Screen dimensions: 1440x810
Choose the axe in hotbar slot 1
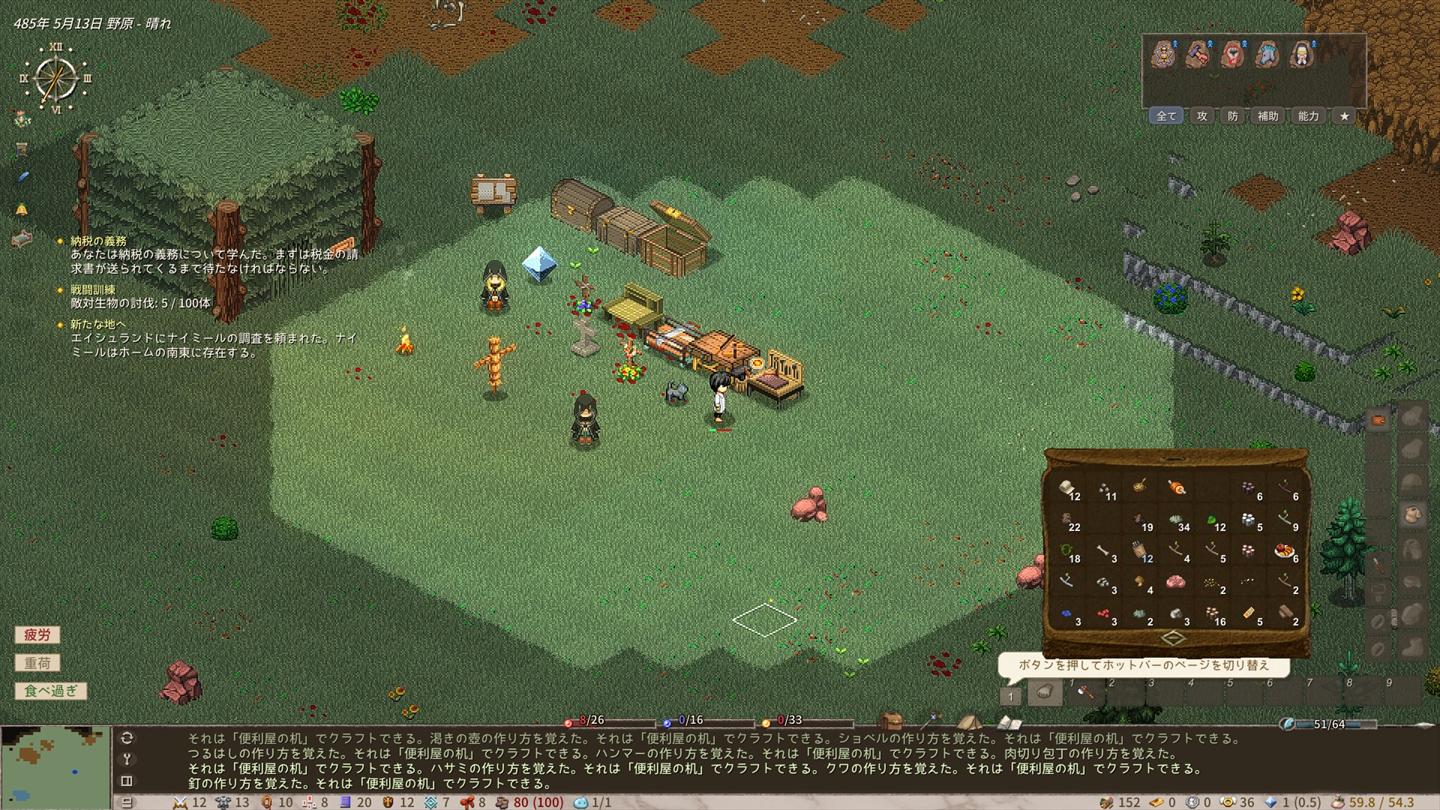[x=1084, y=691]
